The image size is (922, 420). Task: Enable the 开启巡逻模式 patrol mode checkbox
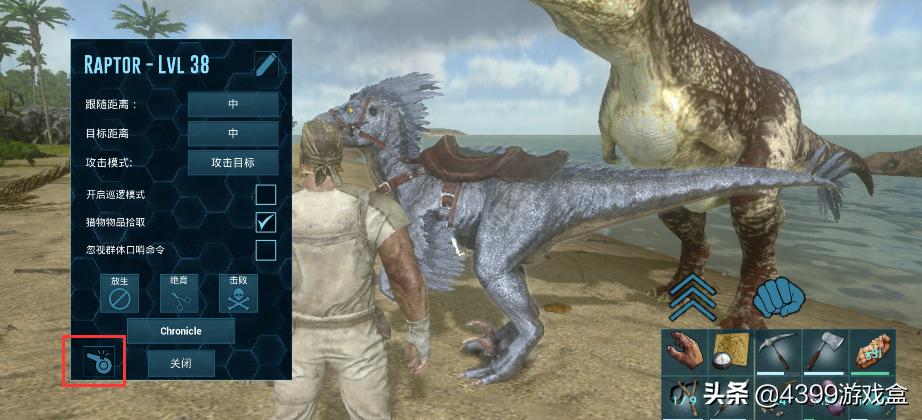coord(266,194)
